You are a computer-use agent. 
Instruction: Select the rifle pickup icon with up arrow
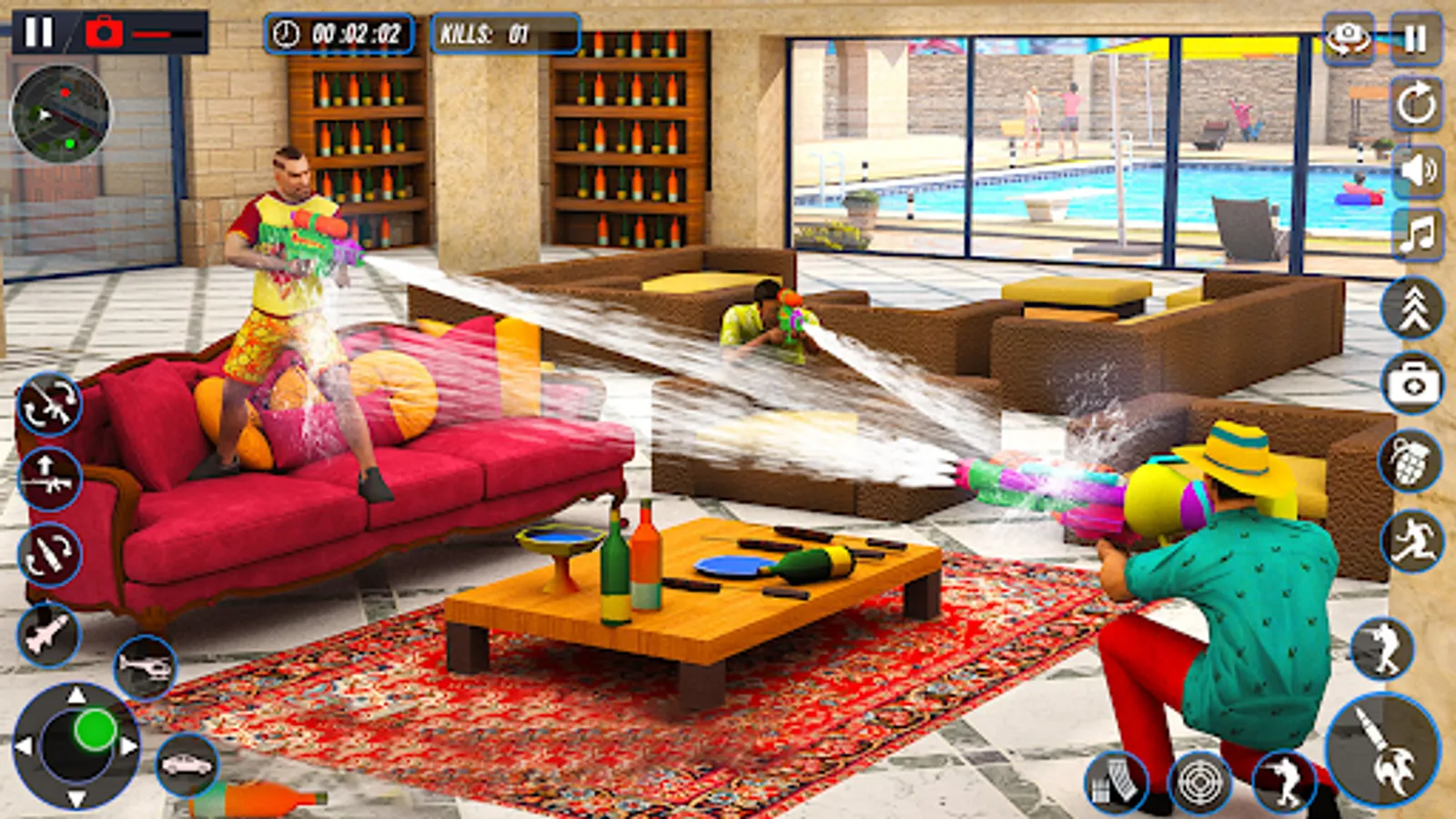[50, 478]
